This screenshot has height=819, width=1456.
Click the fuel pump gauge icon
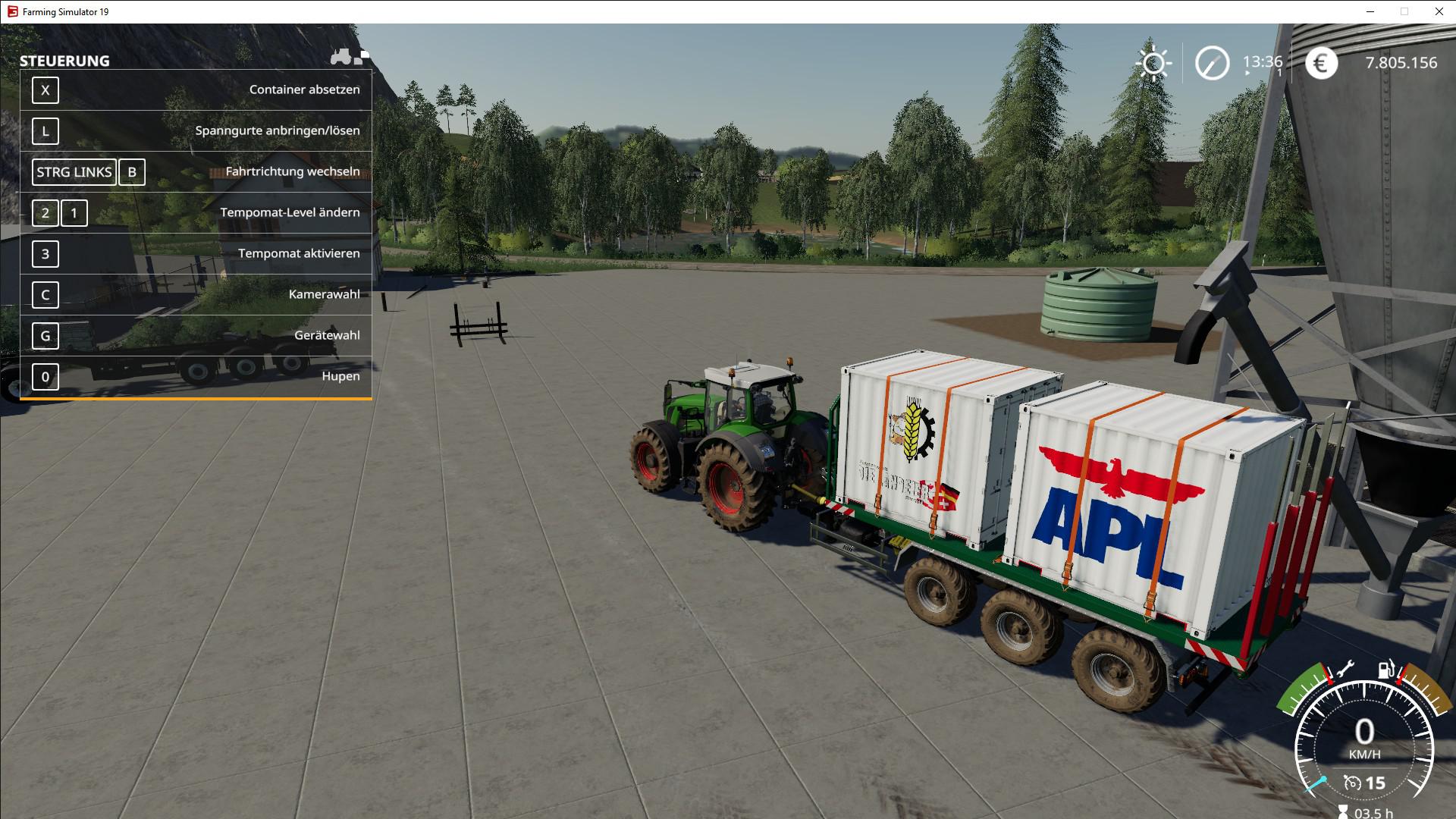(1387, 670)
